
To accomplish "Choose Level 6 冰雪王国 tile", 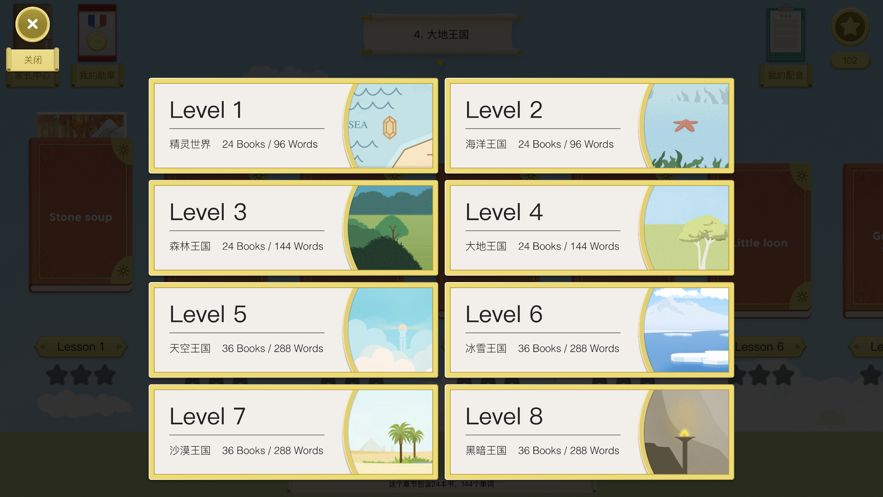I will coord(589,330).
